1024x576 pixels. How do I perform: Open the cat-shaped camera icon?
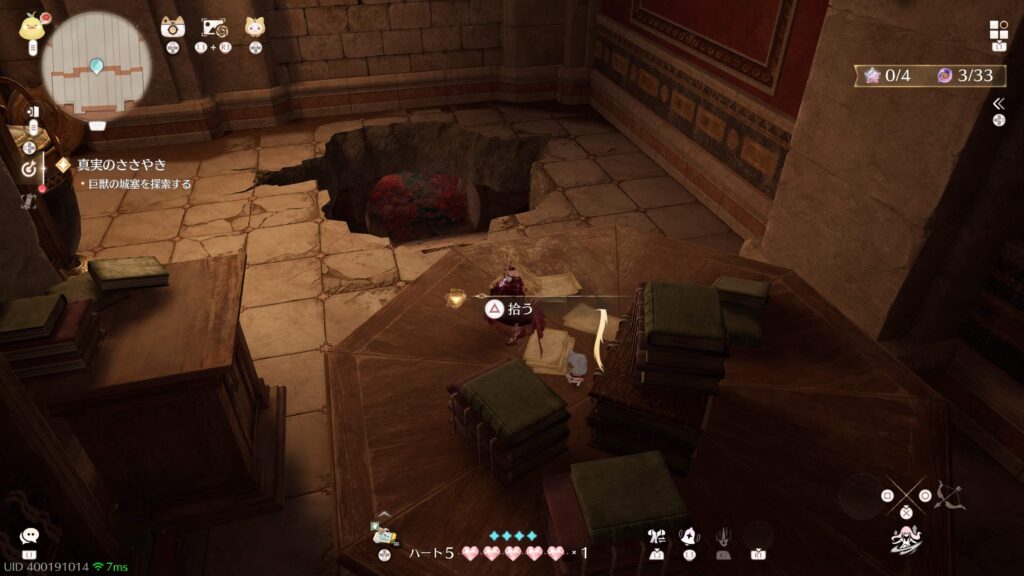173,27
